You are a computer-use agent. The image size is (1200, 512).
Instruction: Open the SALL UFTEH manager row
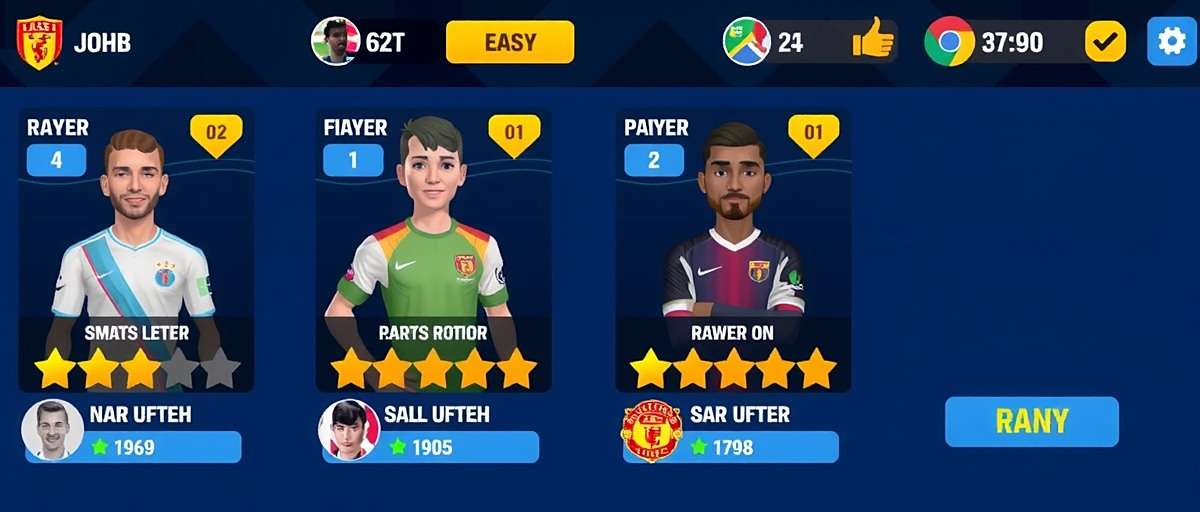click(430, 431)
